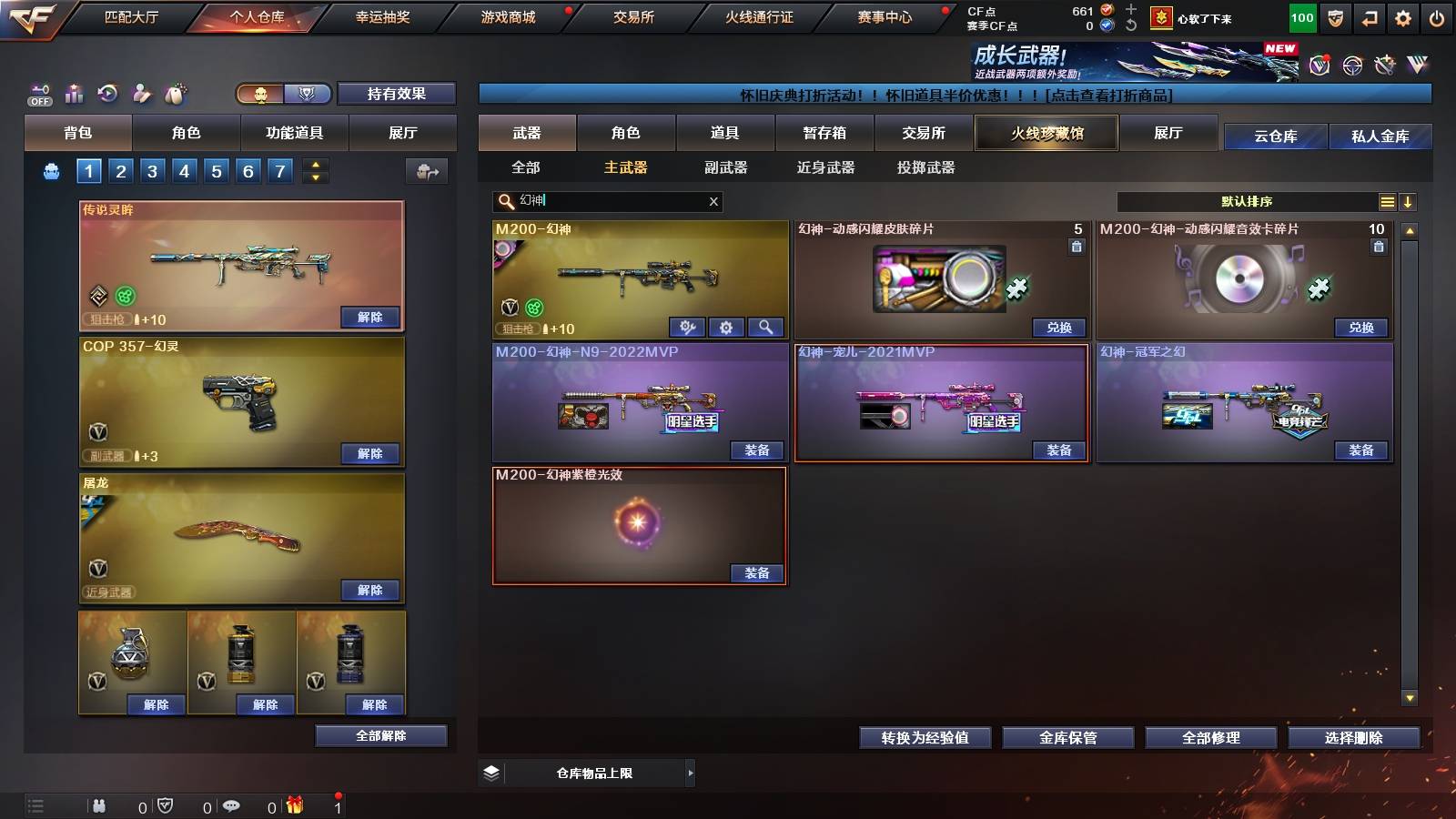The image size is (1456, 819).
Task: Click the 全部解除 button
Action: pos(380,735)
